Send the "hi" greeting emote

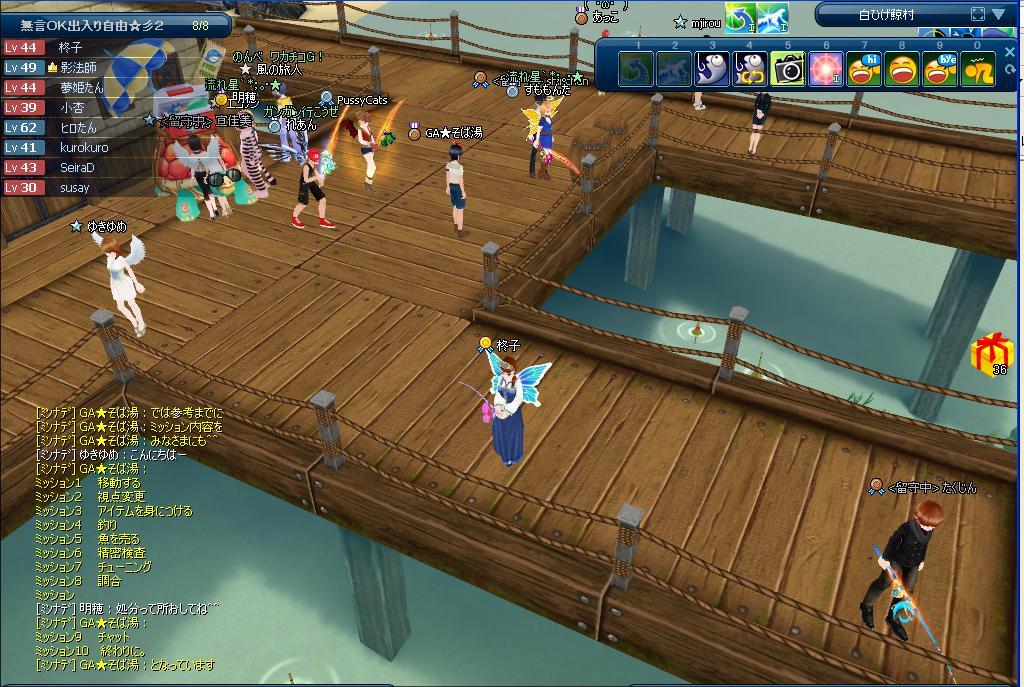[x=864, y=69]
